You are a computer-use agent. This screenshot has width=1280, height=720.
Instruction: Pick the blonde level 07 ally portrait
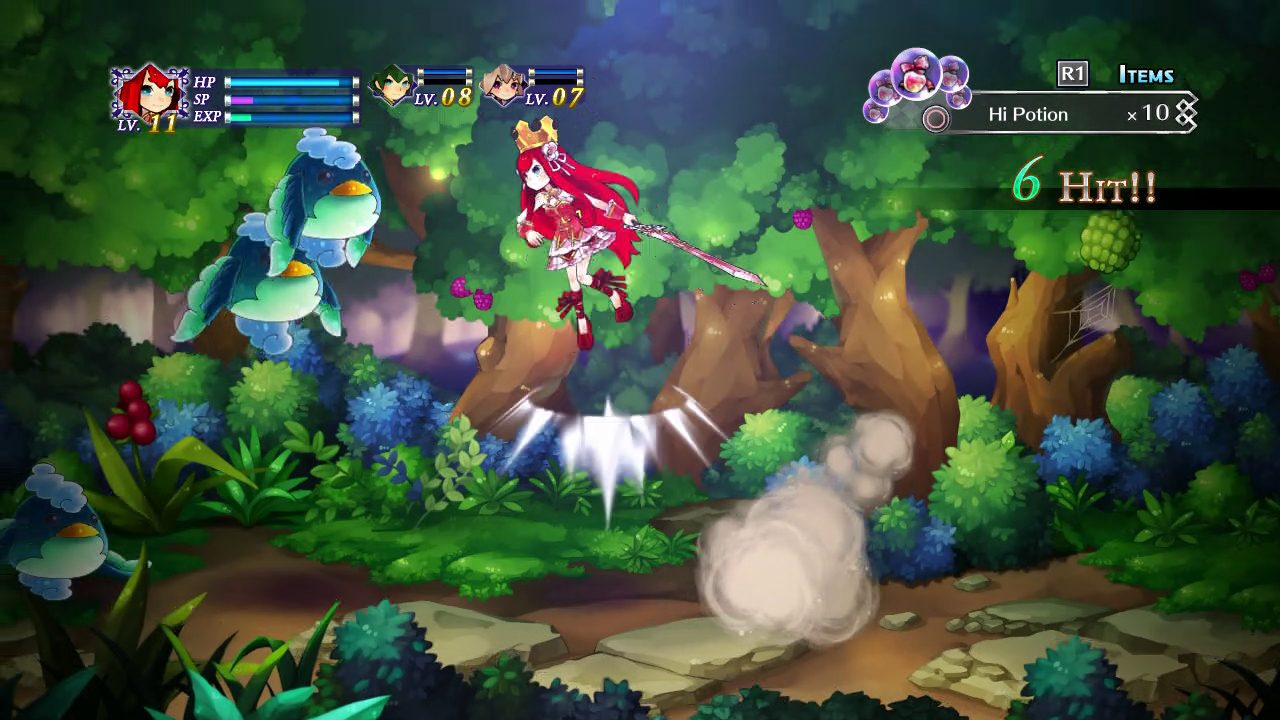[501, 85]
